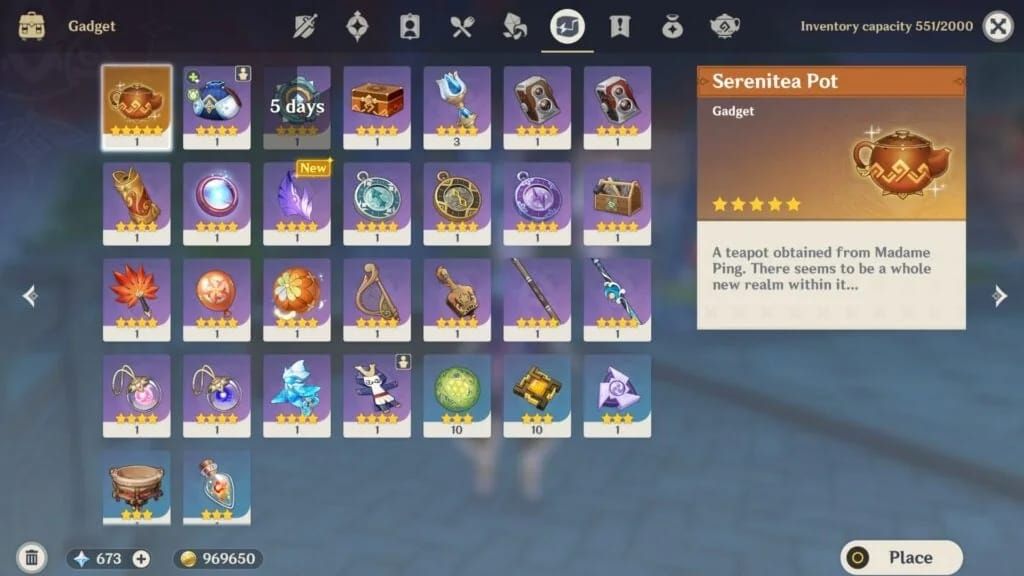Select the item with 5 days timer
This screenshot has width=1024, height=576.
click(297, 107)
